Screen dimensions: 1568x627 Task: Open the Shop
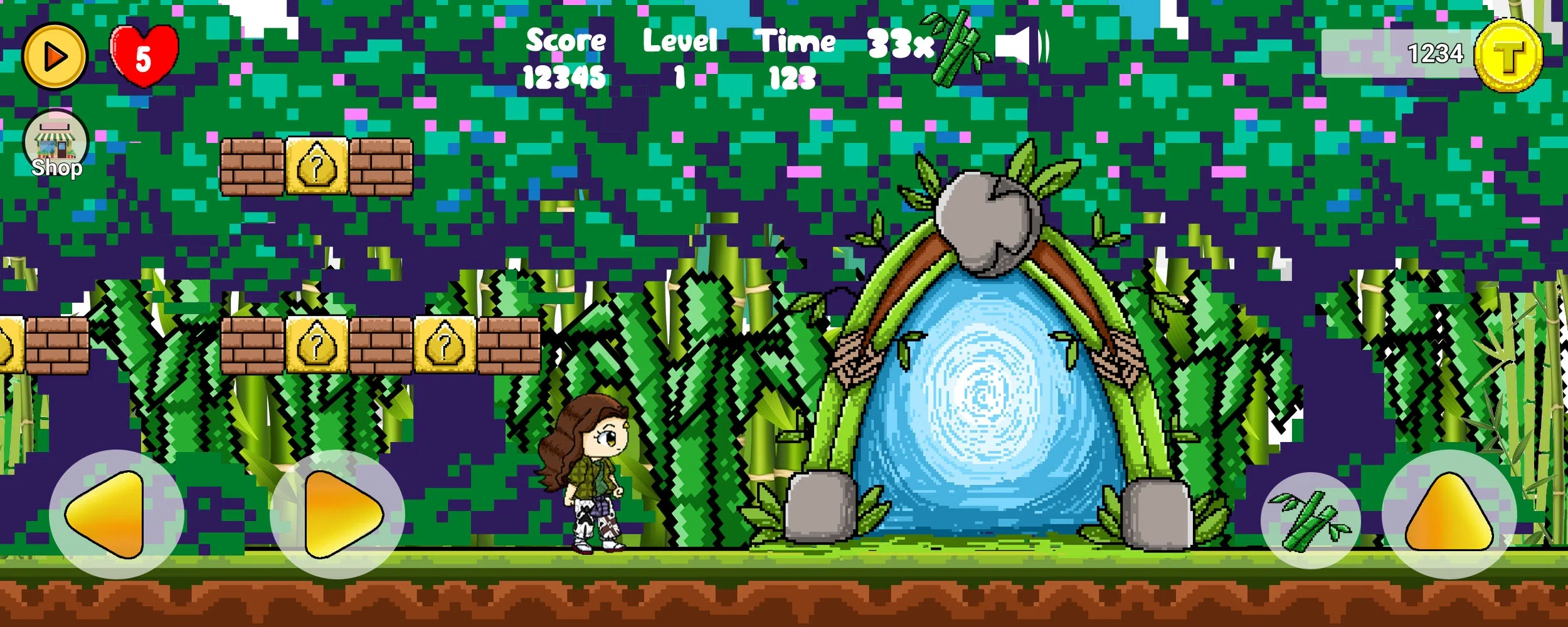coord(56,144)
